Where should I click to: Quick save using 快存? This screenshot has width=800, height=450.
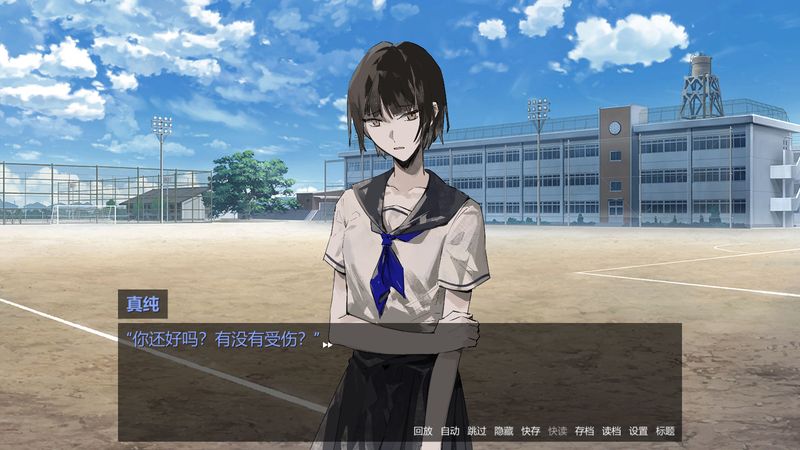530,431
